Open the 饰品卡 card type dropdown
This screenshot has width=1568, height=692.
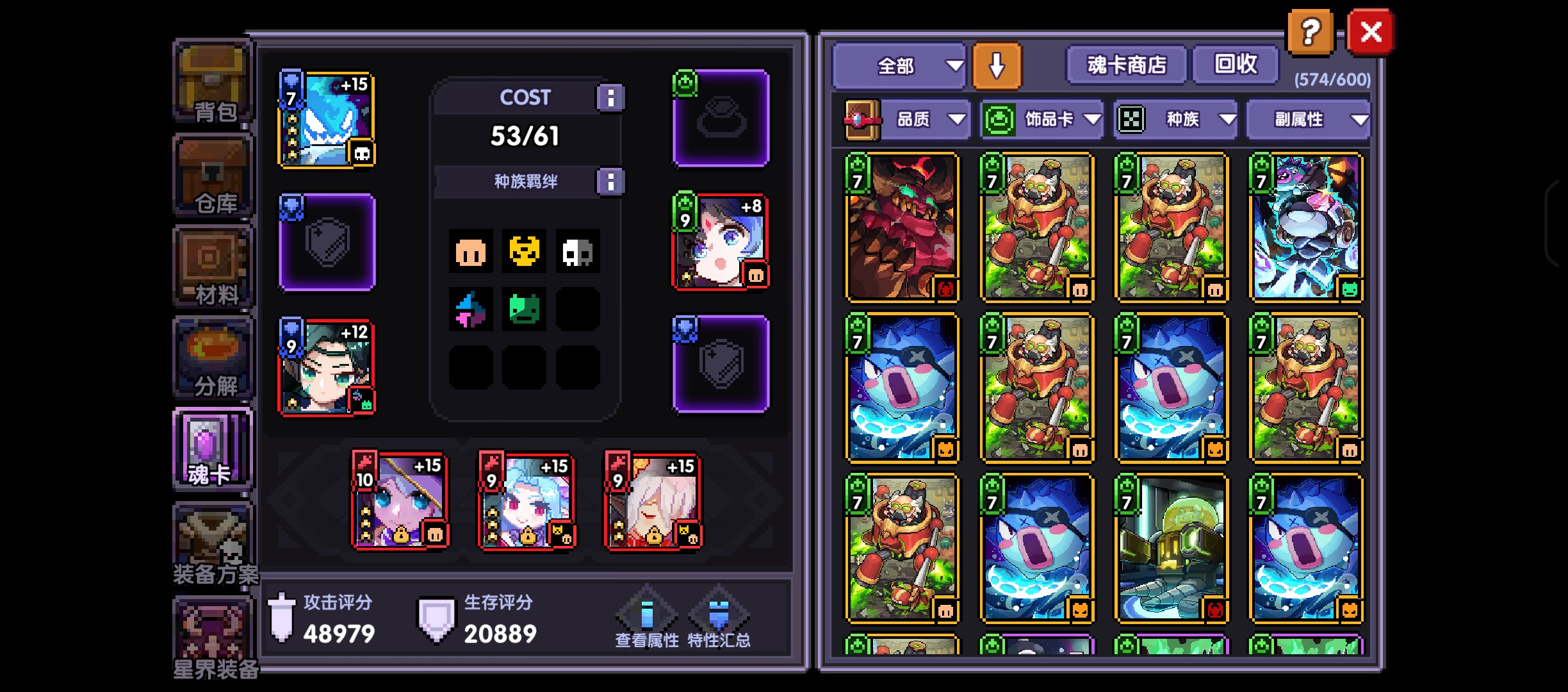point(1042,119)
